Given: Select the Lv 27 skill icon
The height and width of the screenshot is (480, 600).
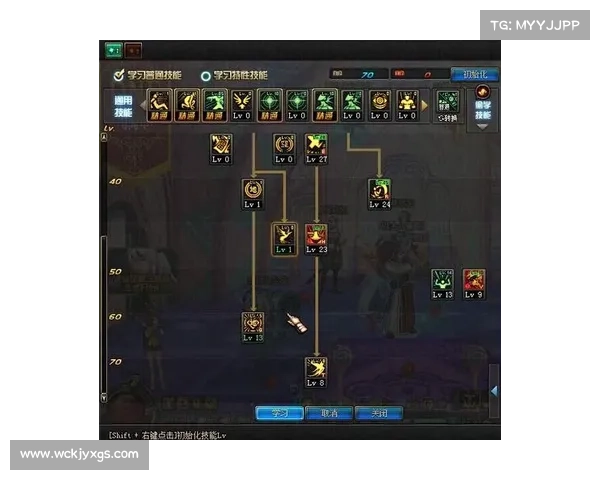Looking at the screenshot, I should click(317, 144).
